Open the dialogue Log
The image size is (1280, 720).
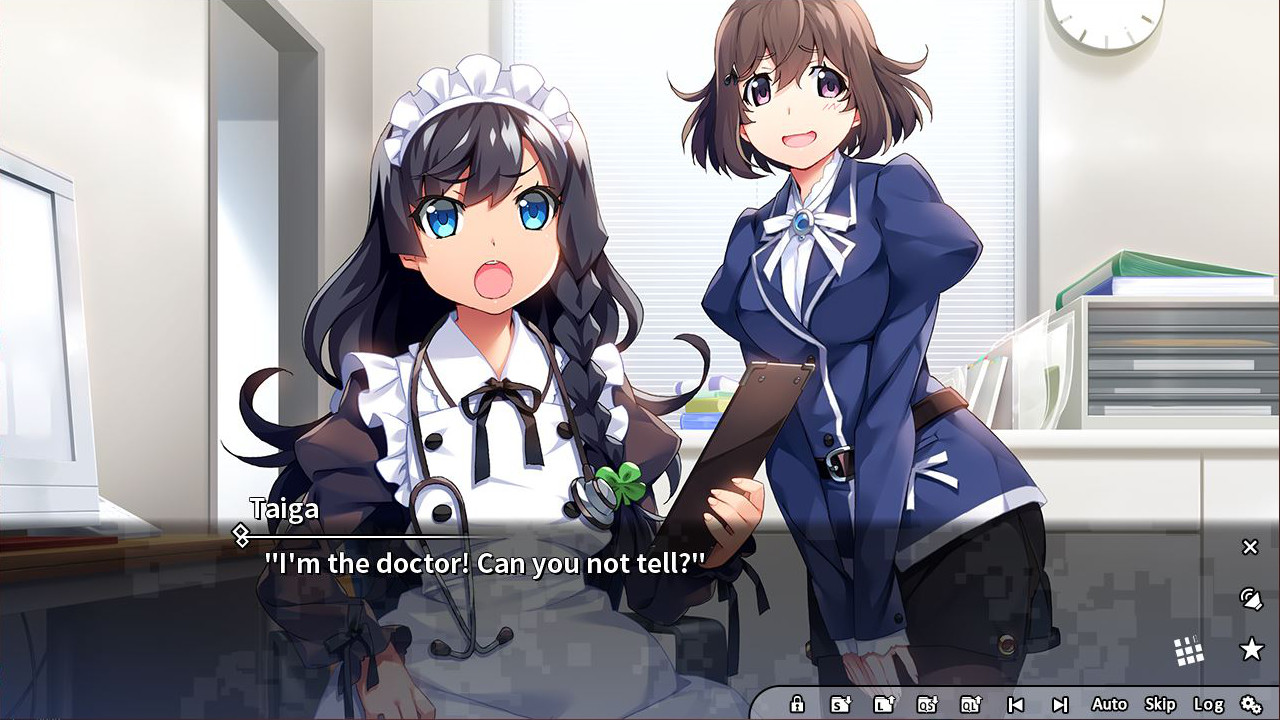pyautogui.click(x=1209, y=703)
